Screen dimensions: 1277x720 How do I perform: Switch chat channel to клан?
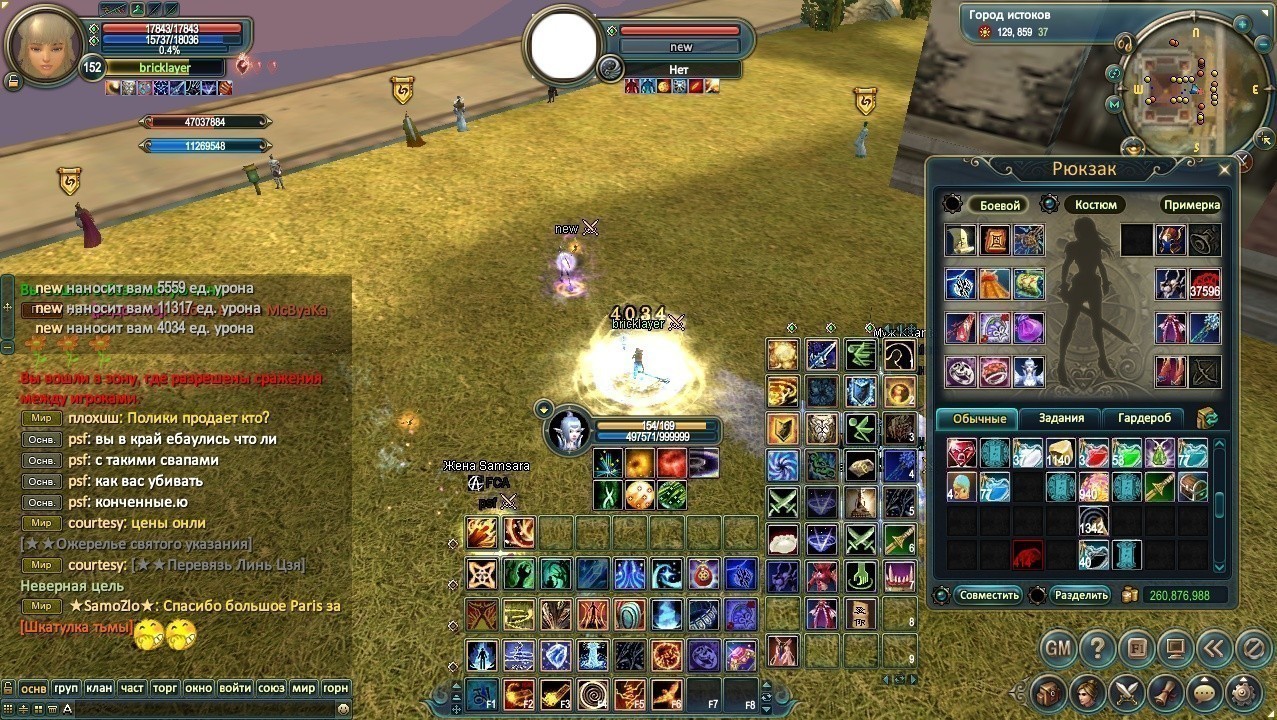[x=99, y=688]
